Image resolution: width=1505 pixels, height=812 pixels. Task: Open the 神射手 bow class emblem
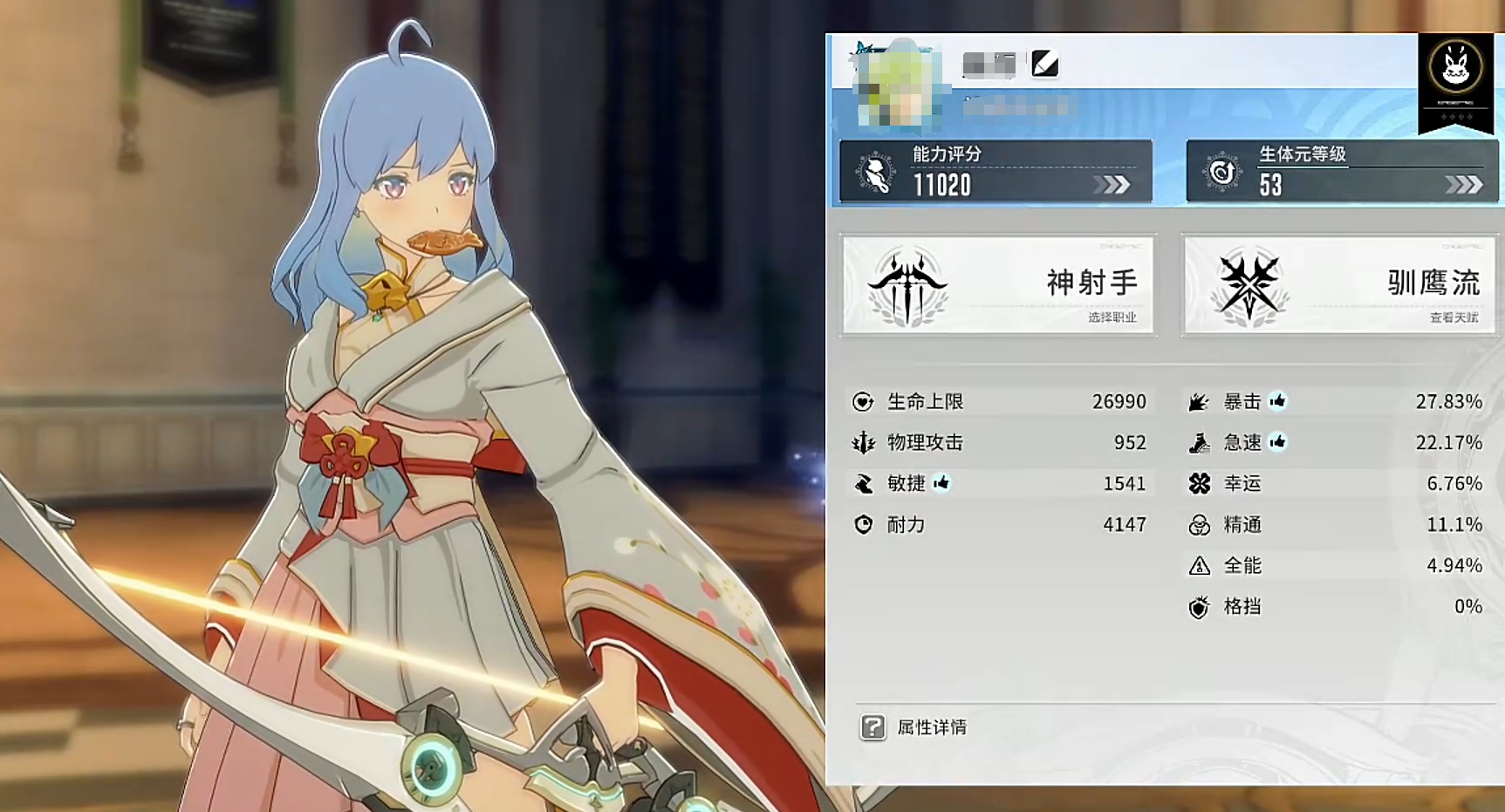(906, 284)
